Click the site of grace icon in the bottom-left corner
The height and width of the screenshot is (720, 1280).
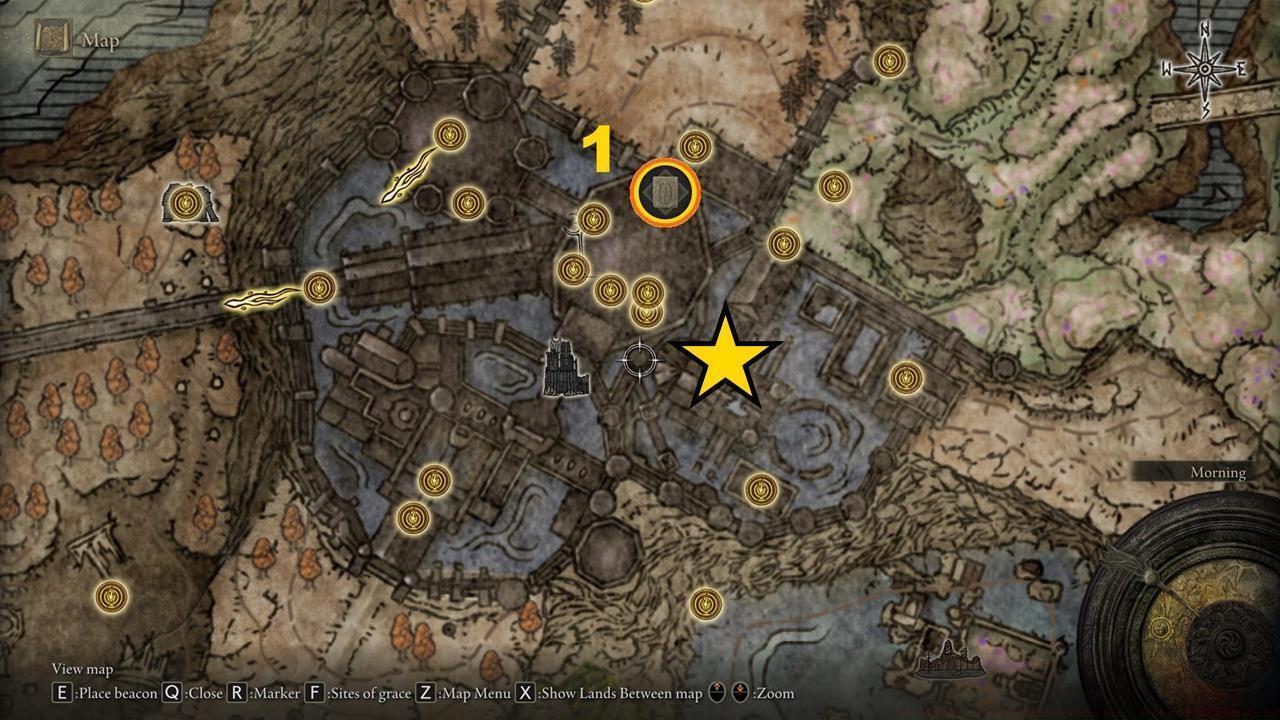point(112,596)
